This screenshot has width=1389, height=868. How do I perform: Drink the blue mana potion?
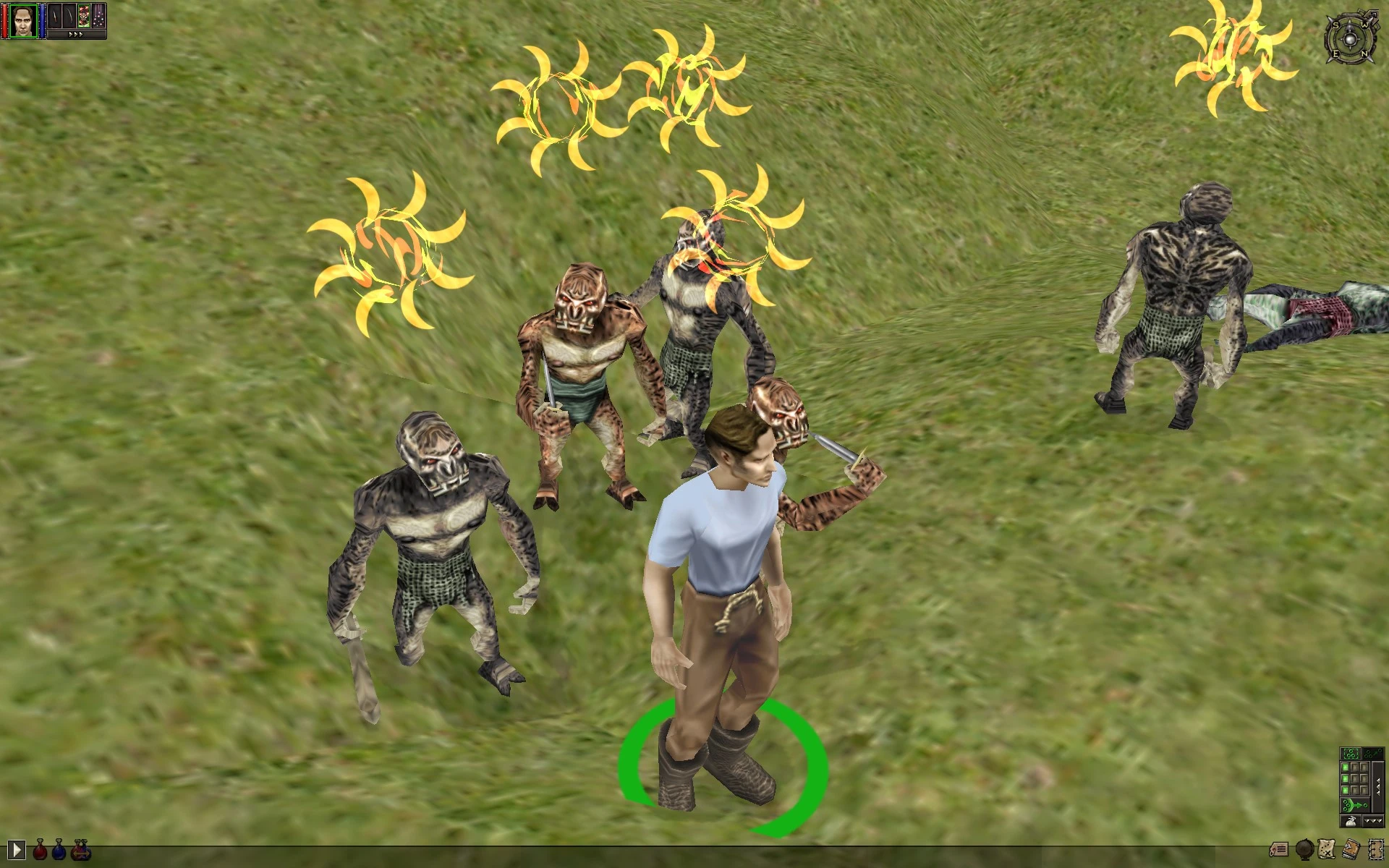(59, 851)
